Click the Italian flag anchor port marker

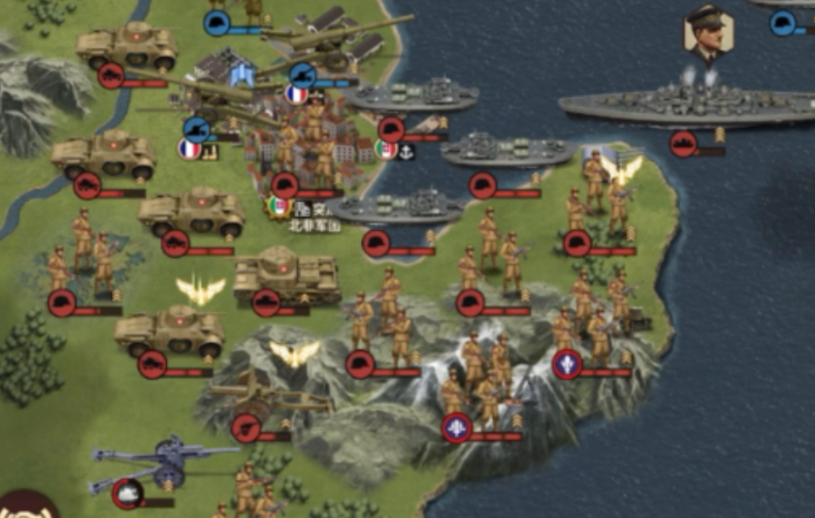[x=395, y=151]
